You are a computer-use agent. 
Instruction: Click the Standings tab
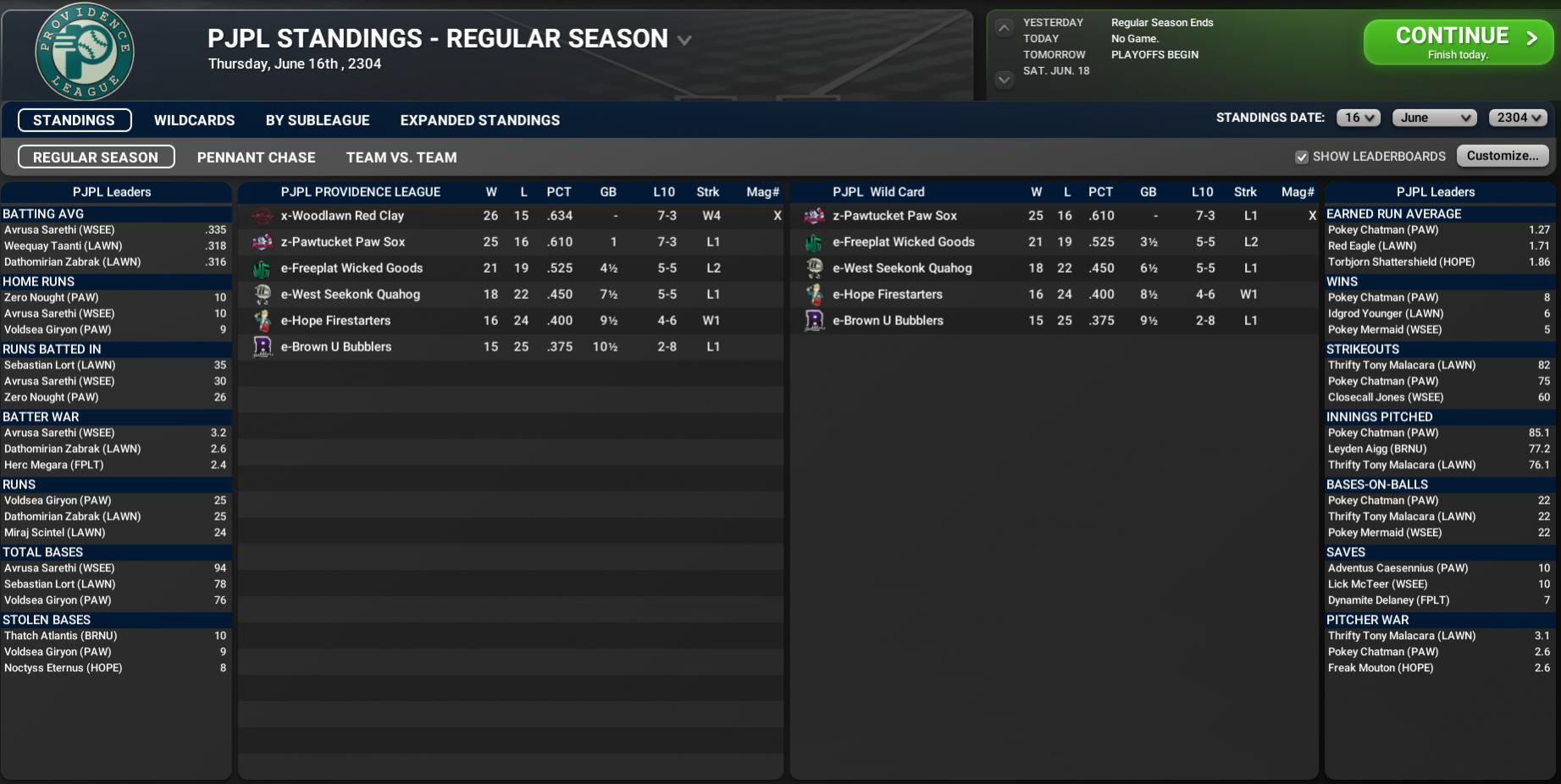click(x=75, y=120)
